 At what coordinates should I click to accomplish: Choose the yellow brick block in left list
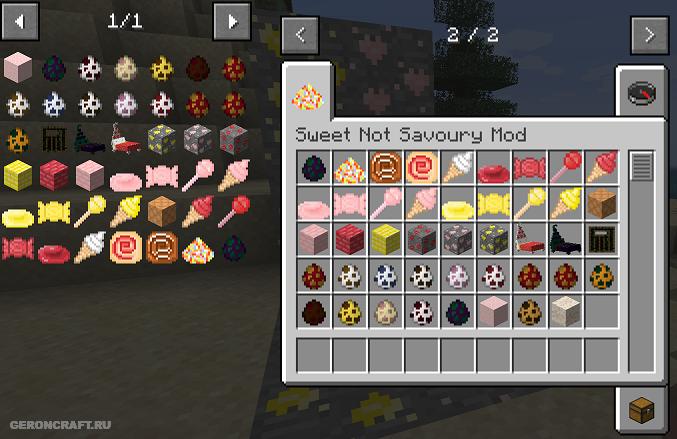click(x=17, y=175)
